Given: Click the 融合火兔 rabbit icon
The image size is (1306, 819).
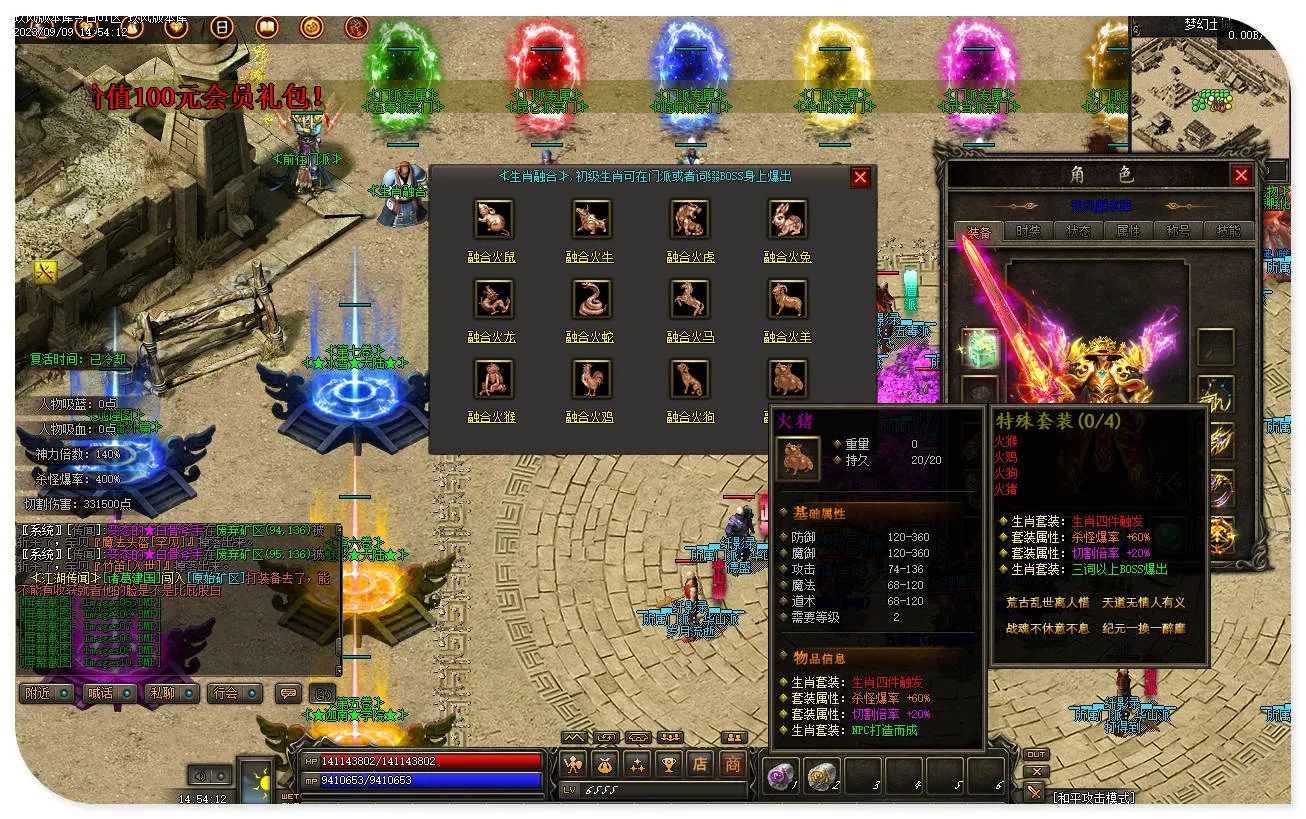Looking at the screenshot, I should click(787, 219).
